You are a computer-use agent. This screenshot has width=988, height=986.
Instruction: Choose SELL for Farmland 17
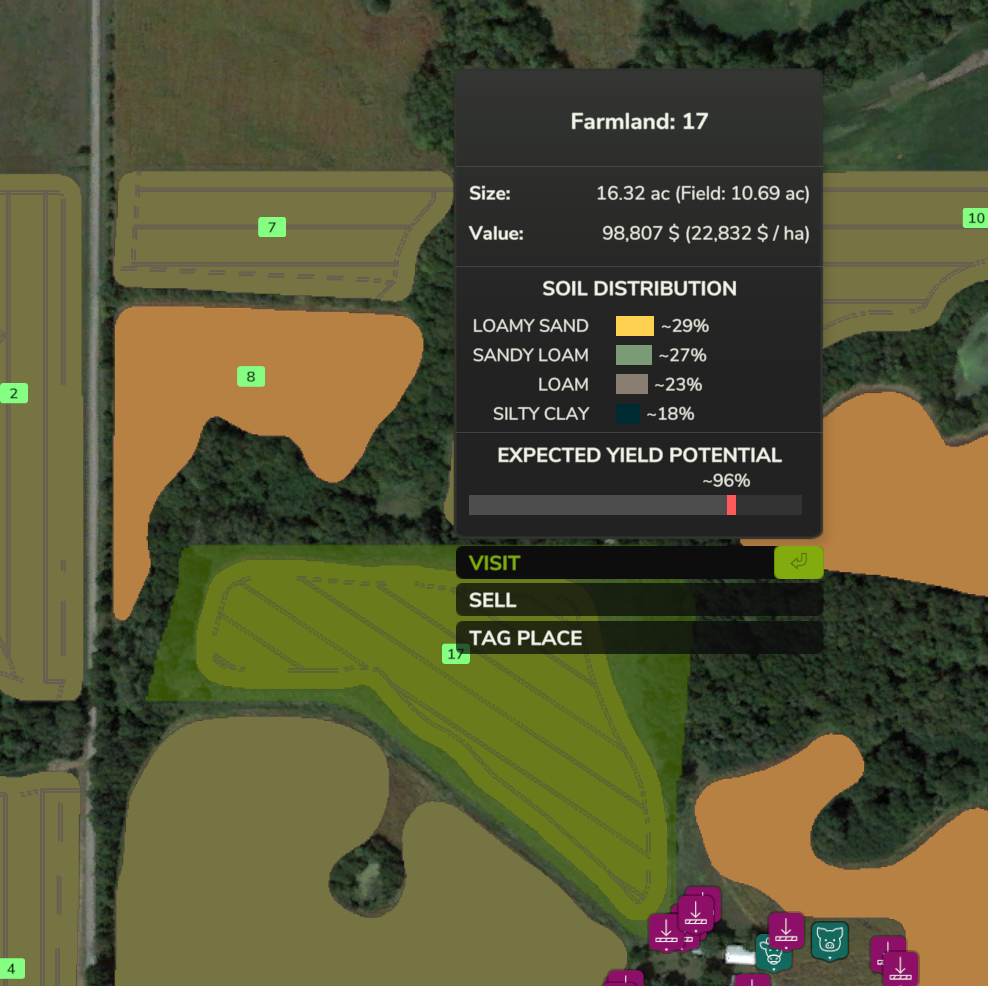point(638,600)
